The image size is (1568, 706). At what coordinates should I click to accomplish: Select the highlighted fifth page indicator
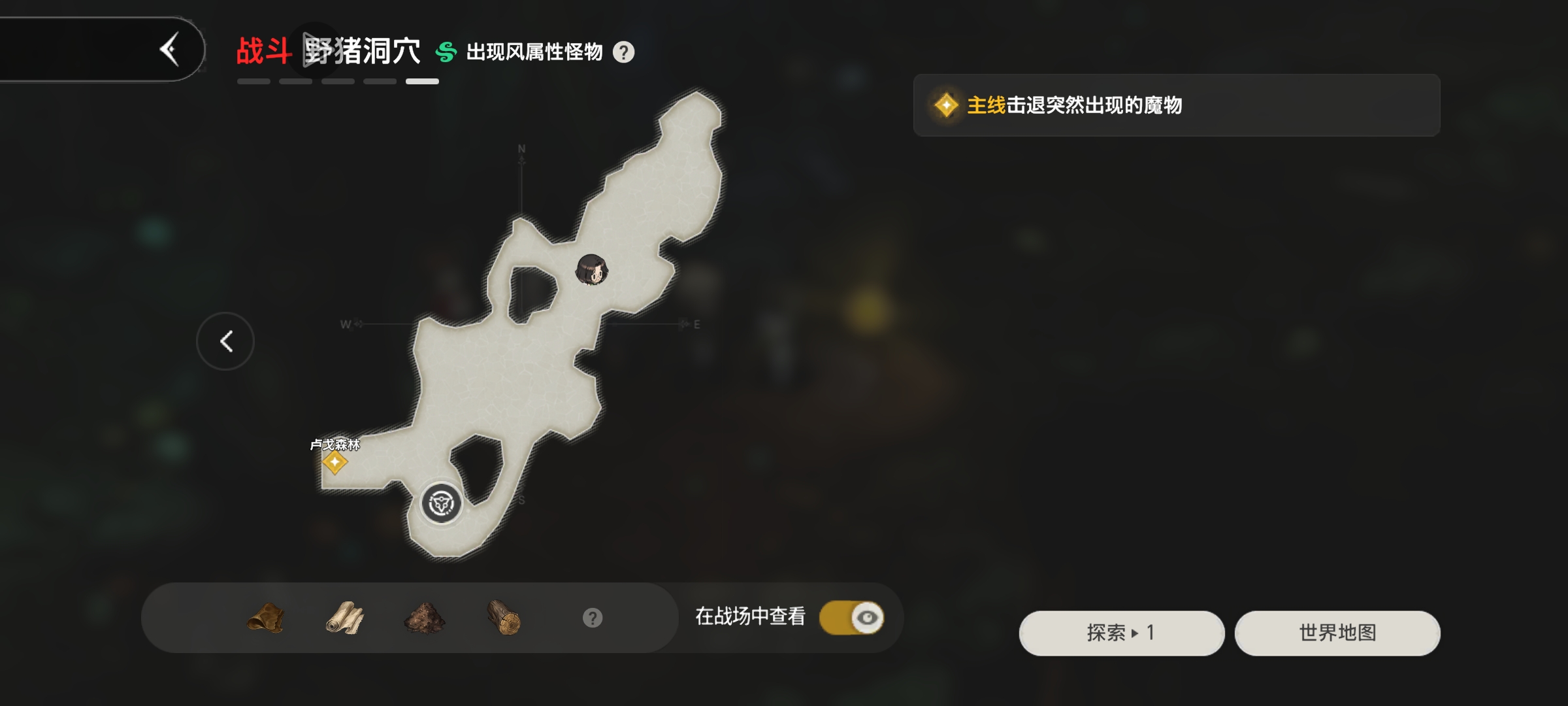[x=421, y=80]
